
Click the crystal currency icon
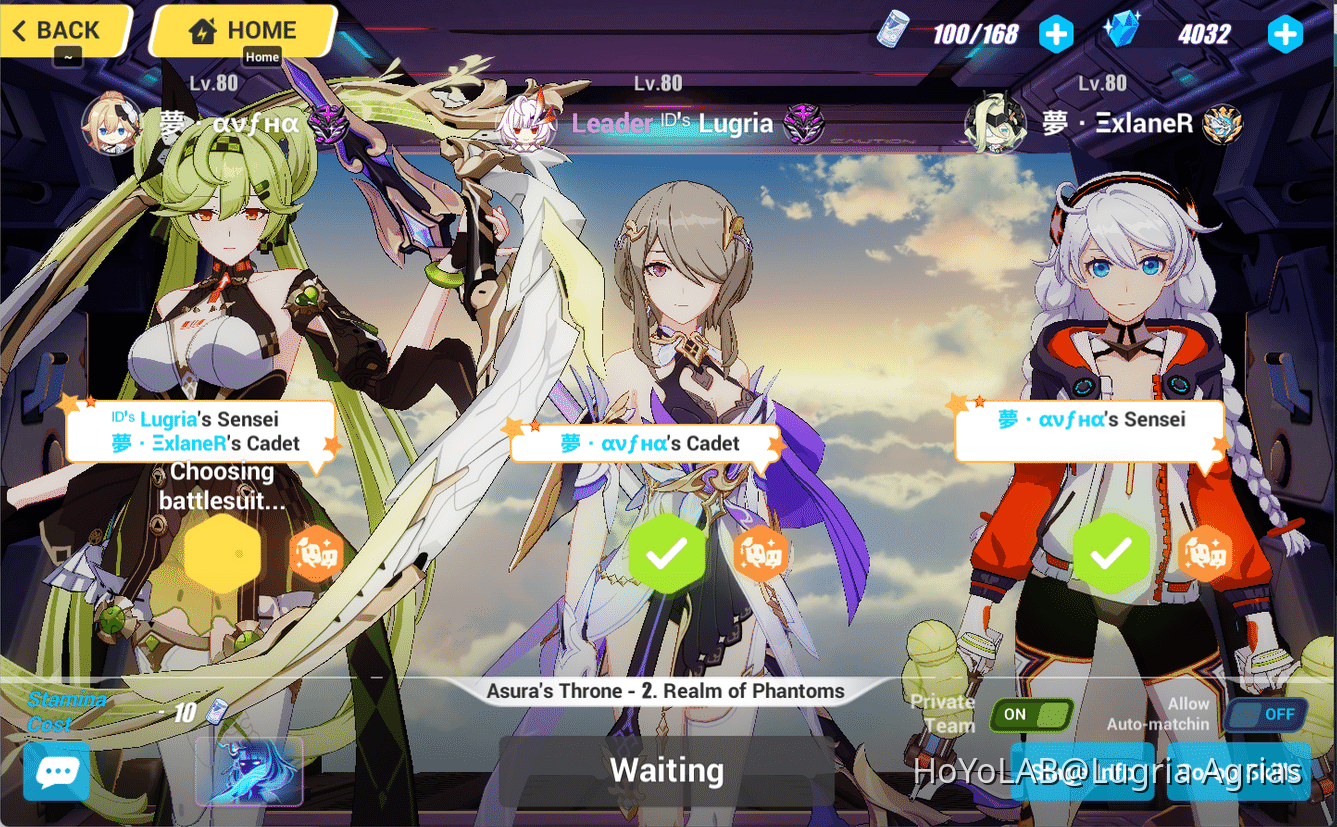tap(1122, 30)
